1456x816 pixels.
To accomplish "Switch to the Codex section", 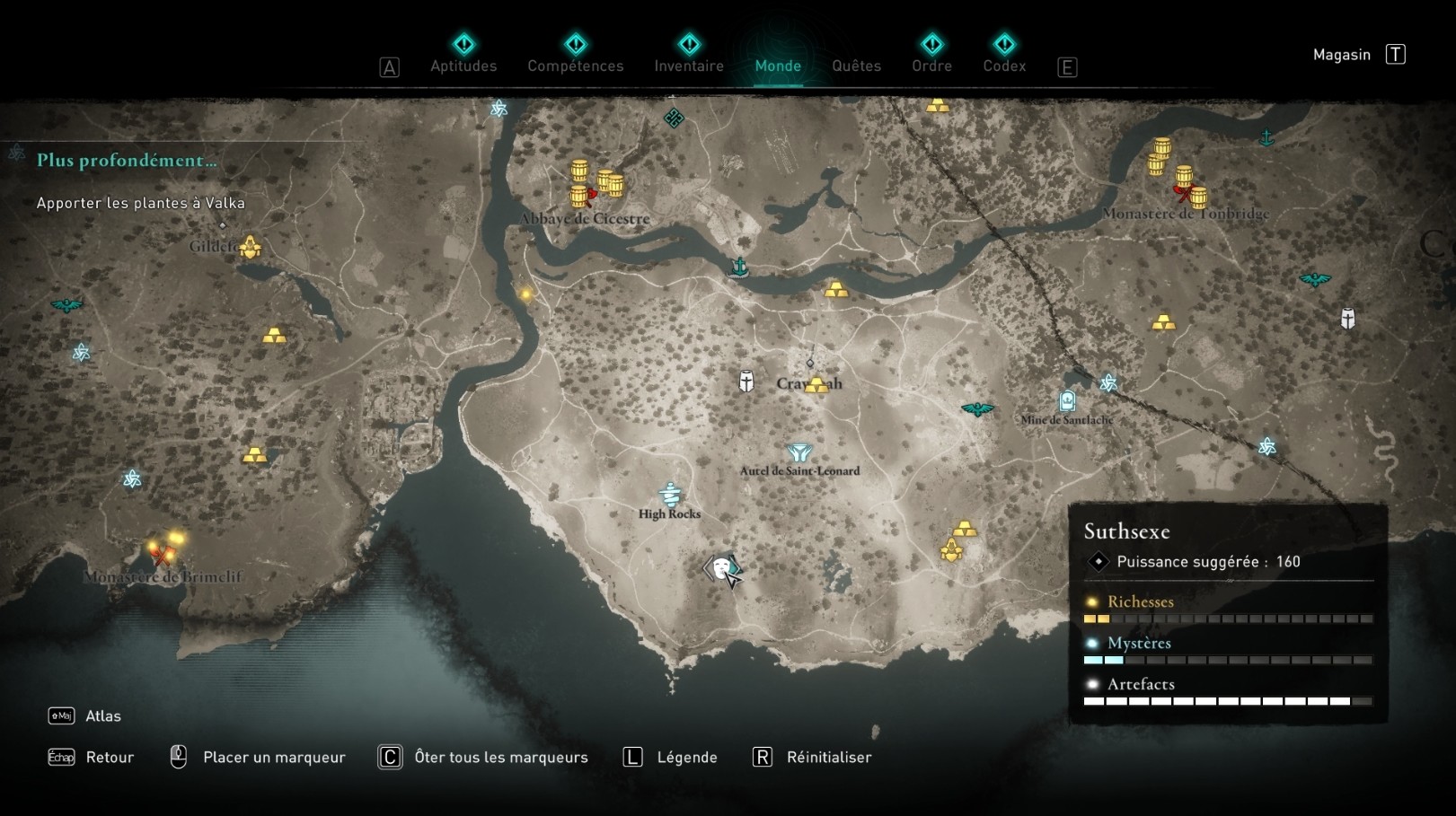I will 1004,66.
